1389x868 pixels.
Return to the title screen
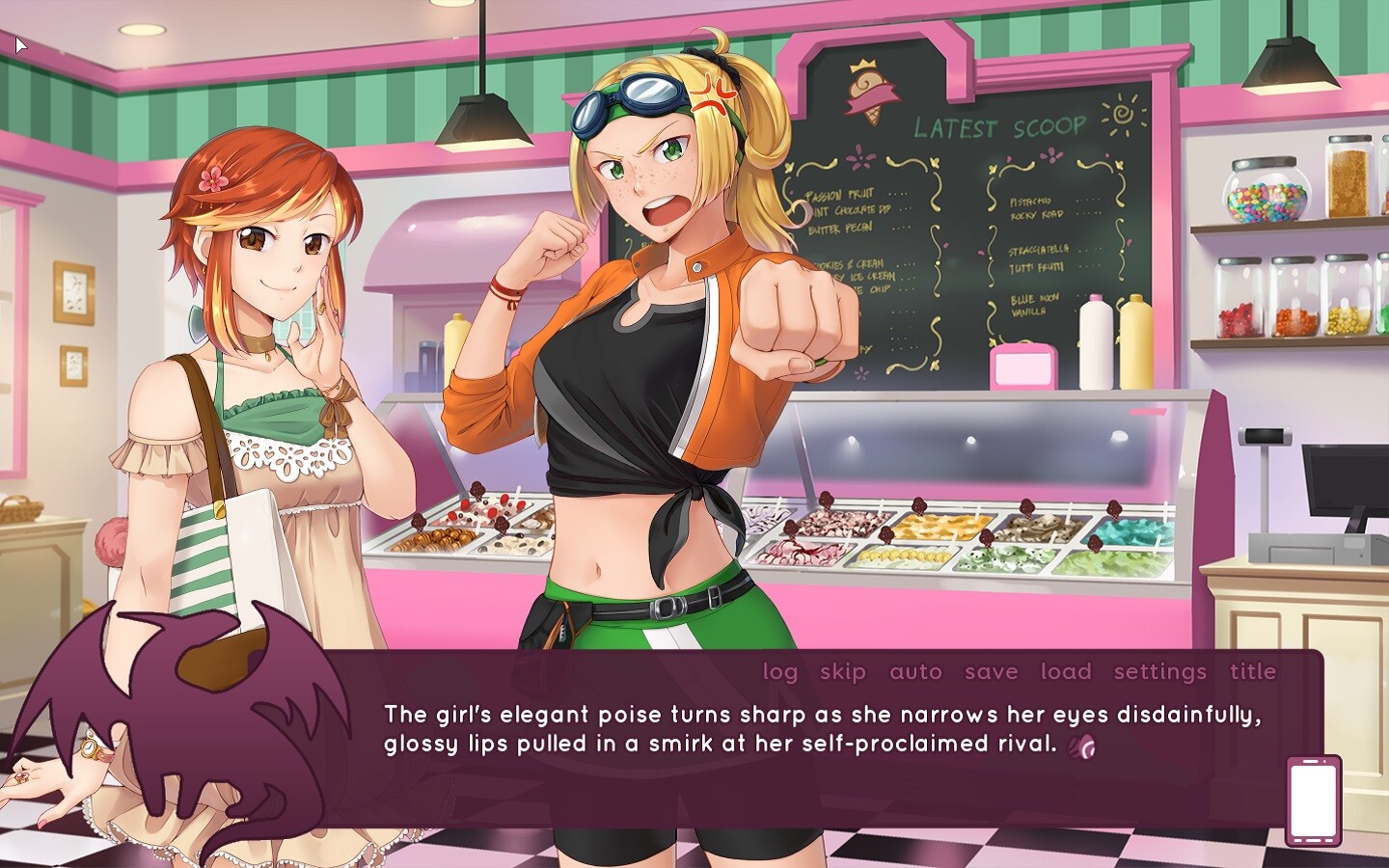click(1253, 671)
